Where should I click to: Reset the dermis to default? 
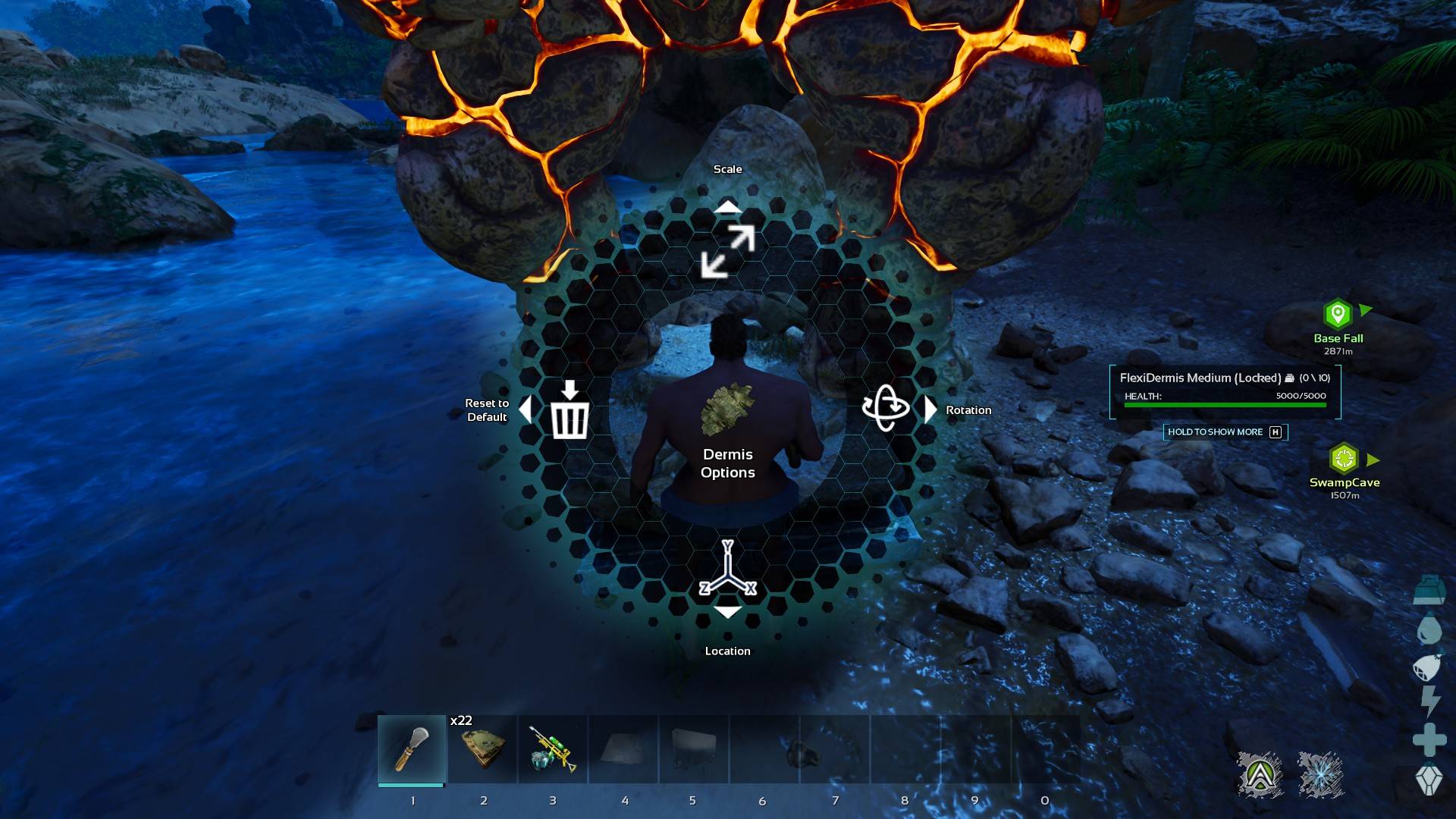pos(570,410)
